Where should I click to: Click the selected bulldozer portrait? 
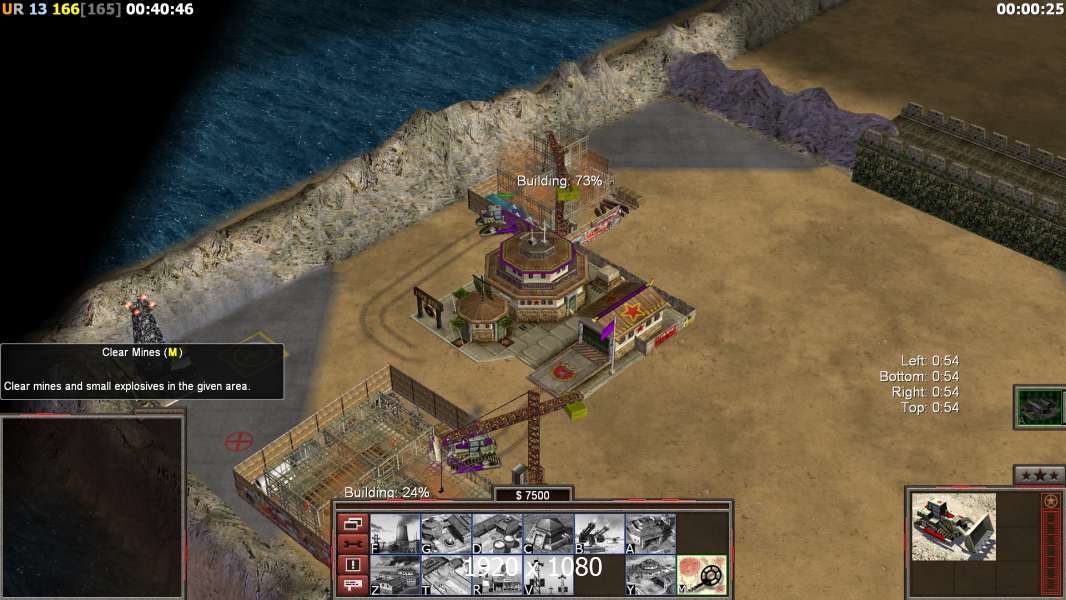953,526
